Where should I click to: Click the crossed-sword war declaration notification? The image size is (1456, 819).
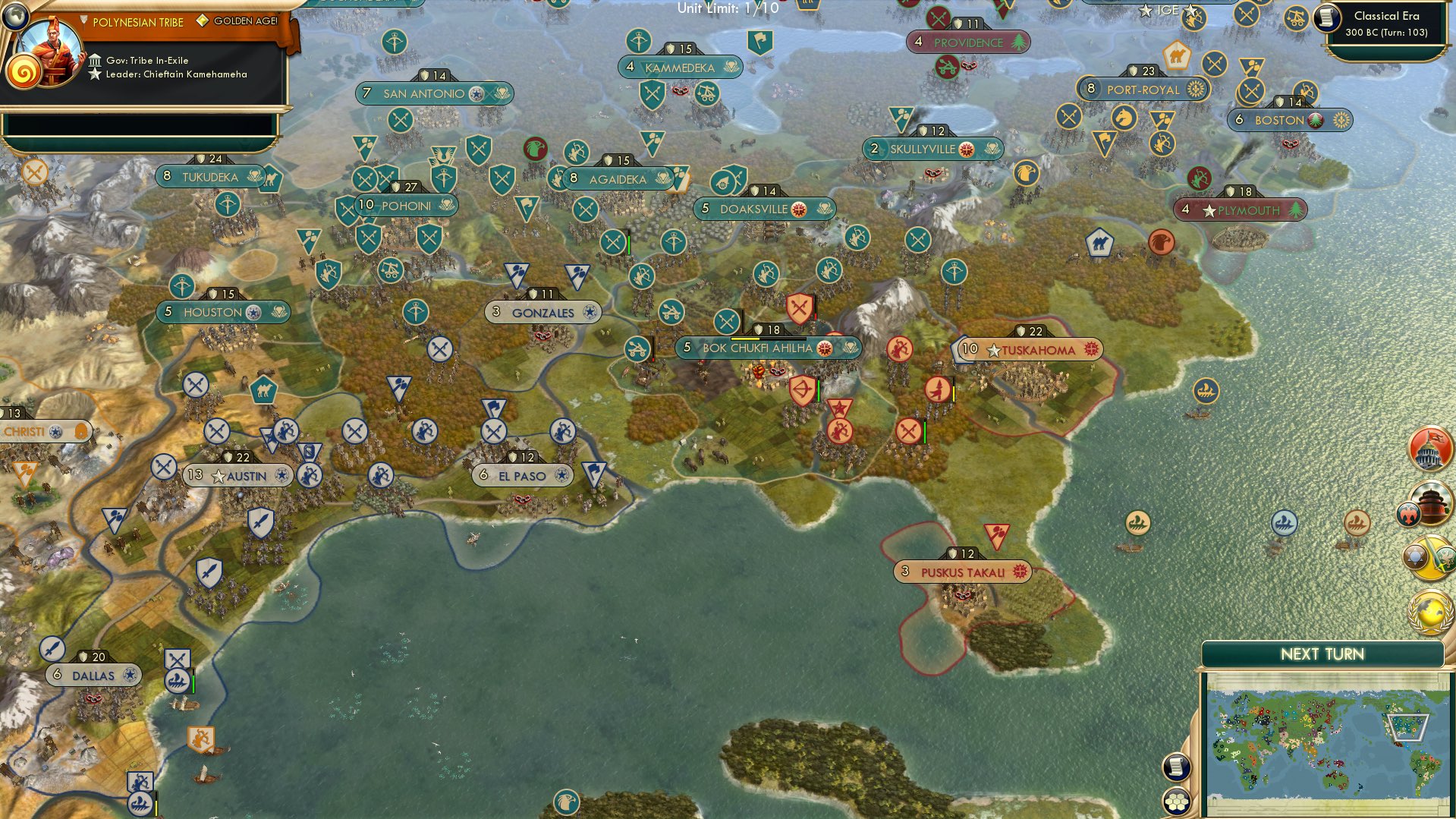1429,560
